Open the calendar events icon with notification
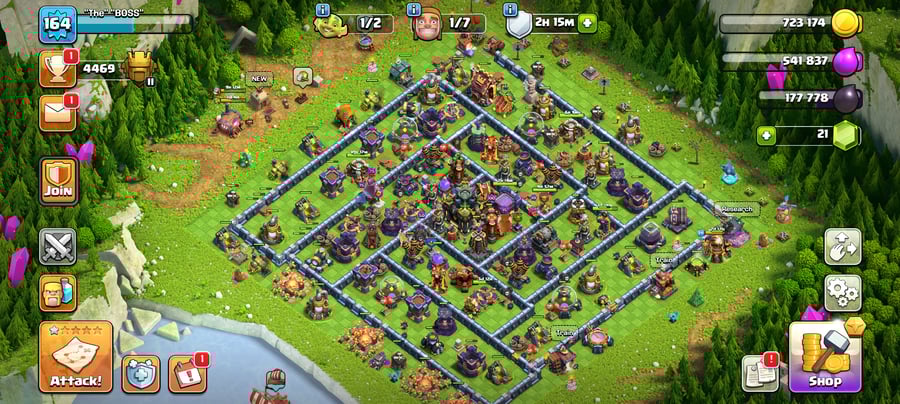 point(187,373)
